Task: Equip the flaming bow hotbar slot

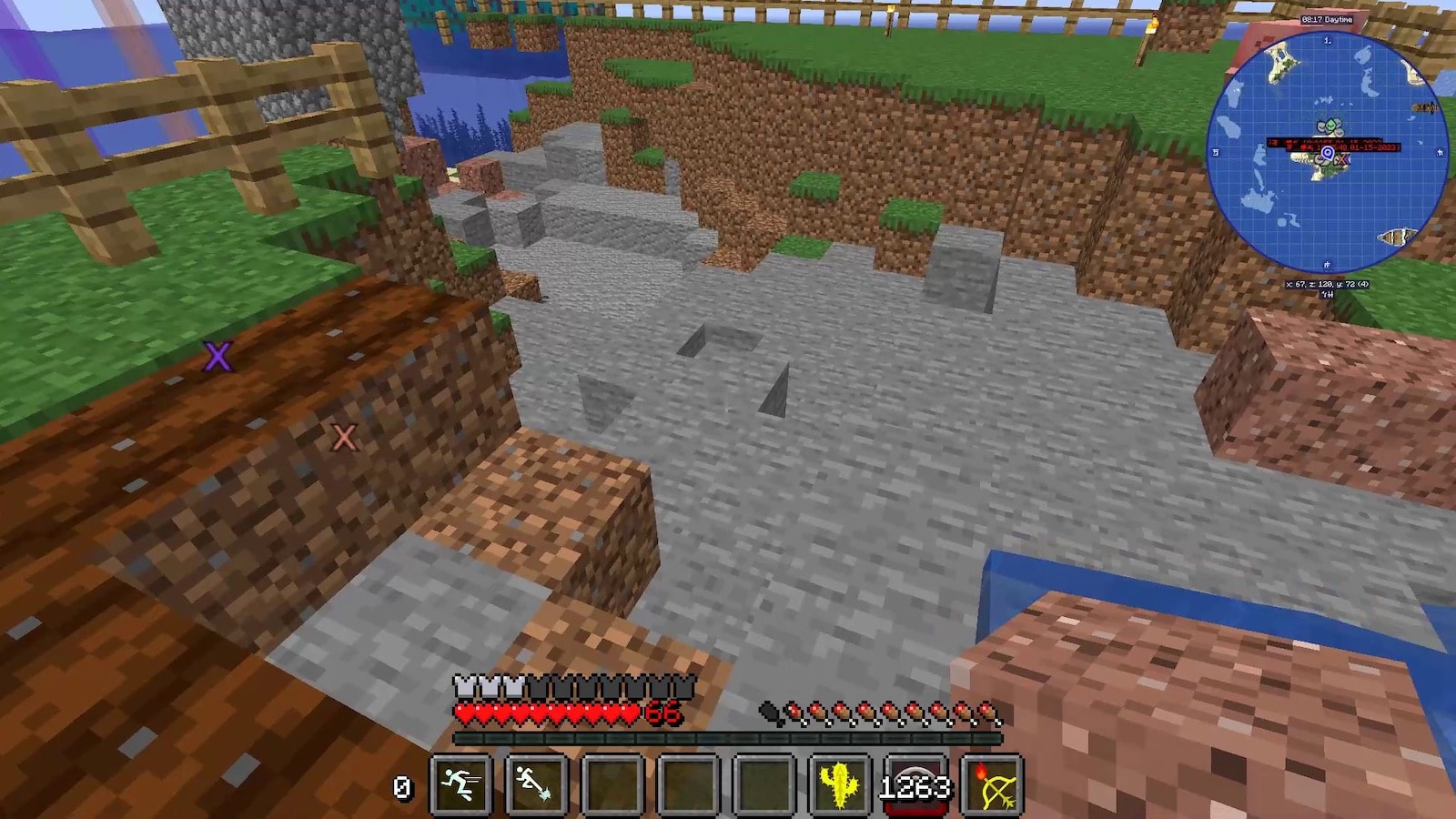Action: pyautogui.click(x=992, y=784)
